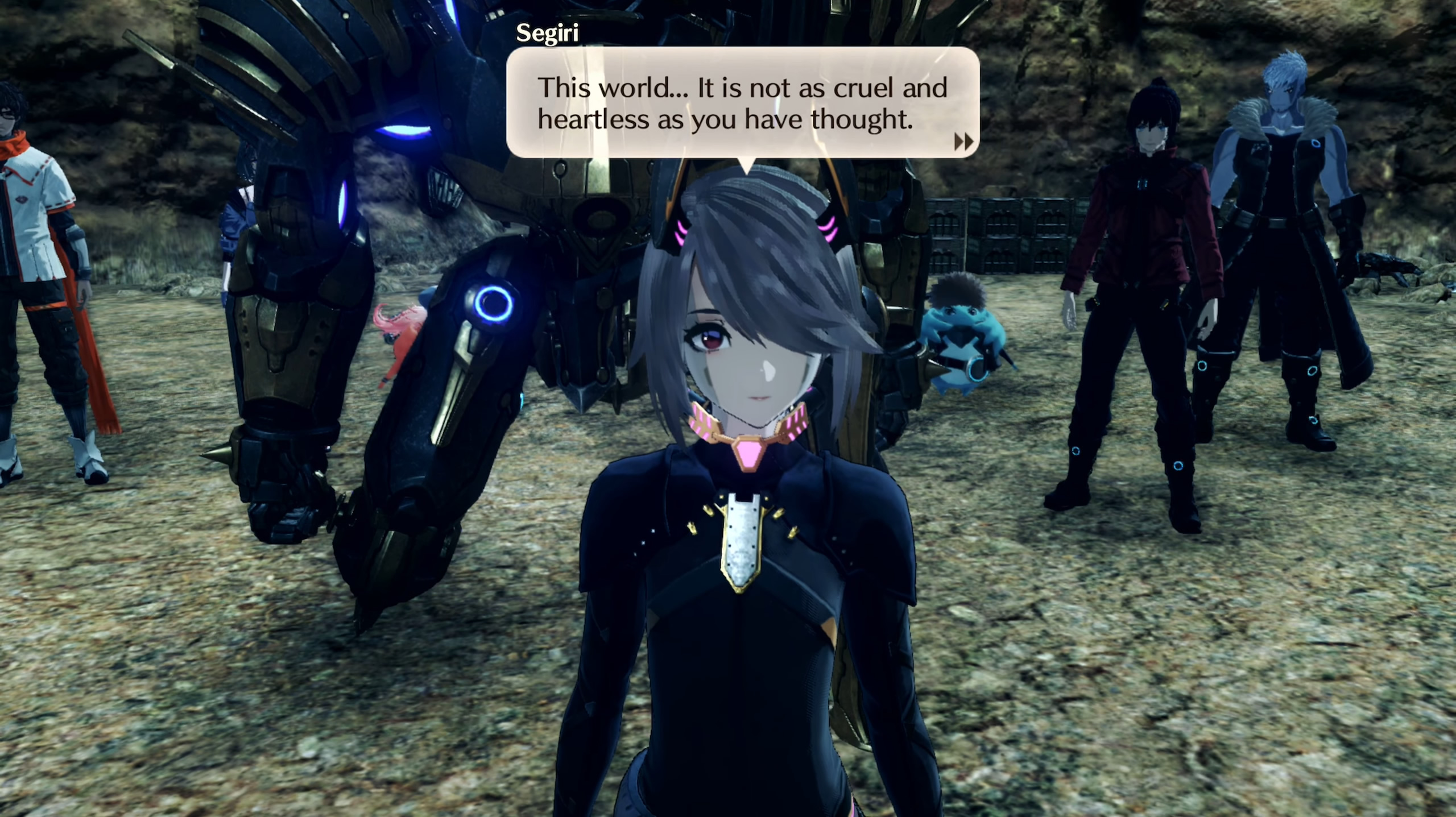Select the Segiri dialogue tab

pyautogui.click(x=547, y=34)
